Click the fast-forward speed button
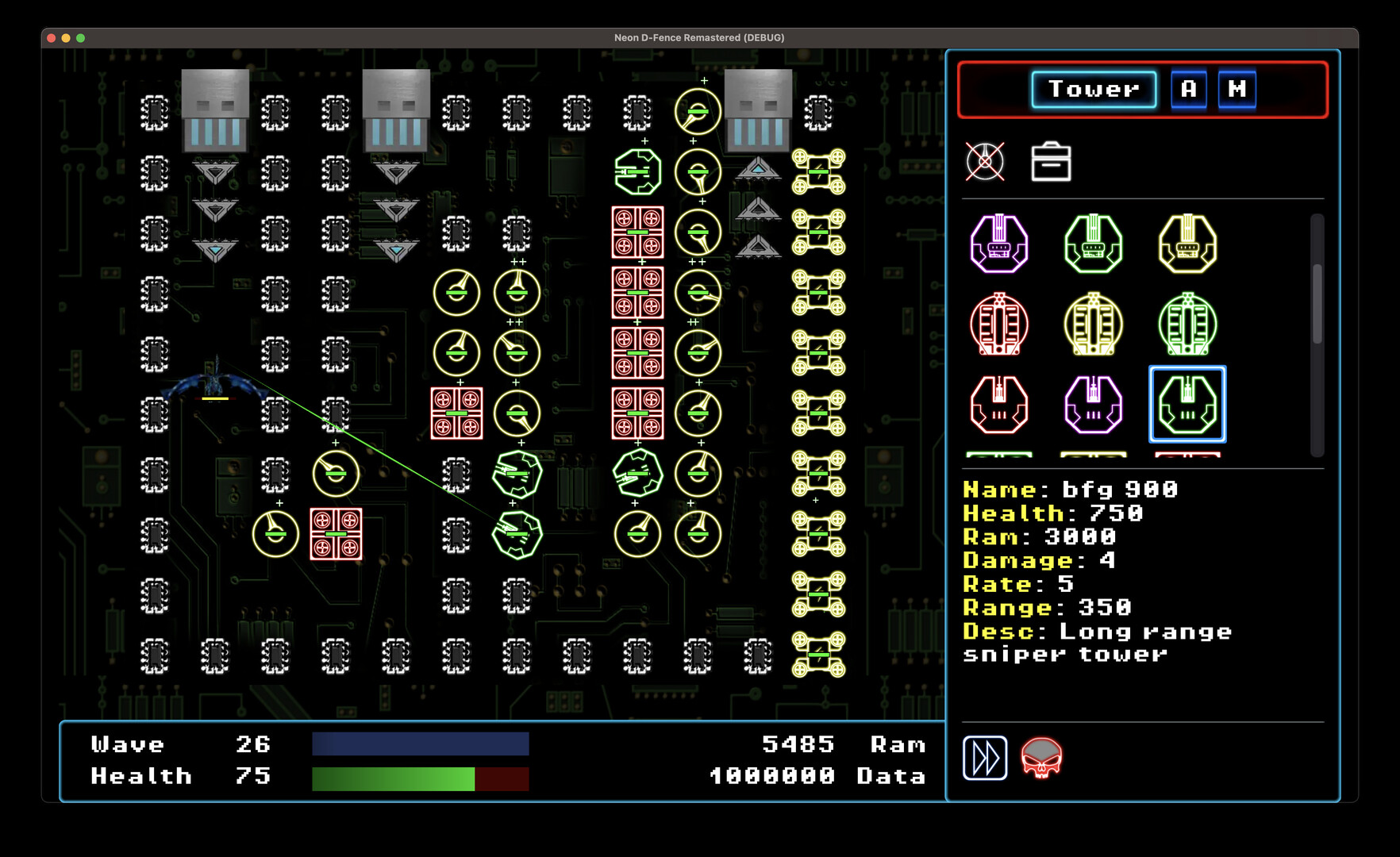 [985, 758]
